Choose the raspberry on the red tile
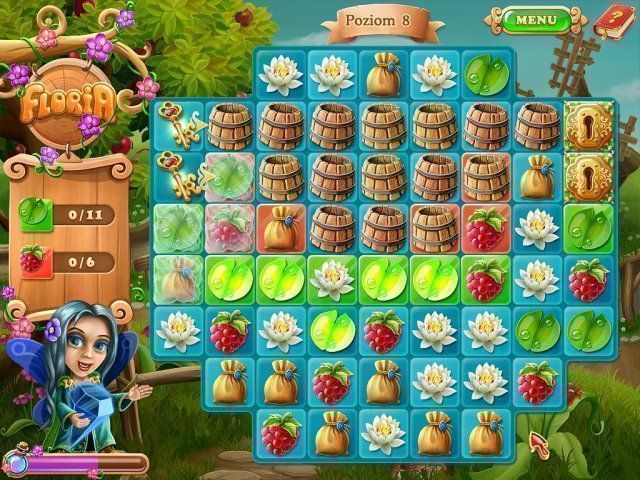The width and height of the screenshot is (640, 480). [x=487, y=228]
